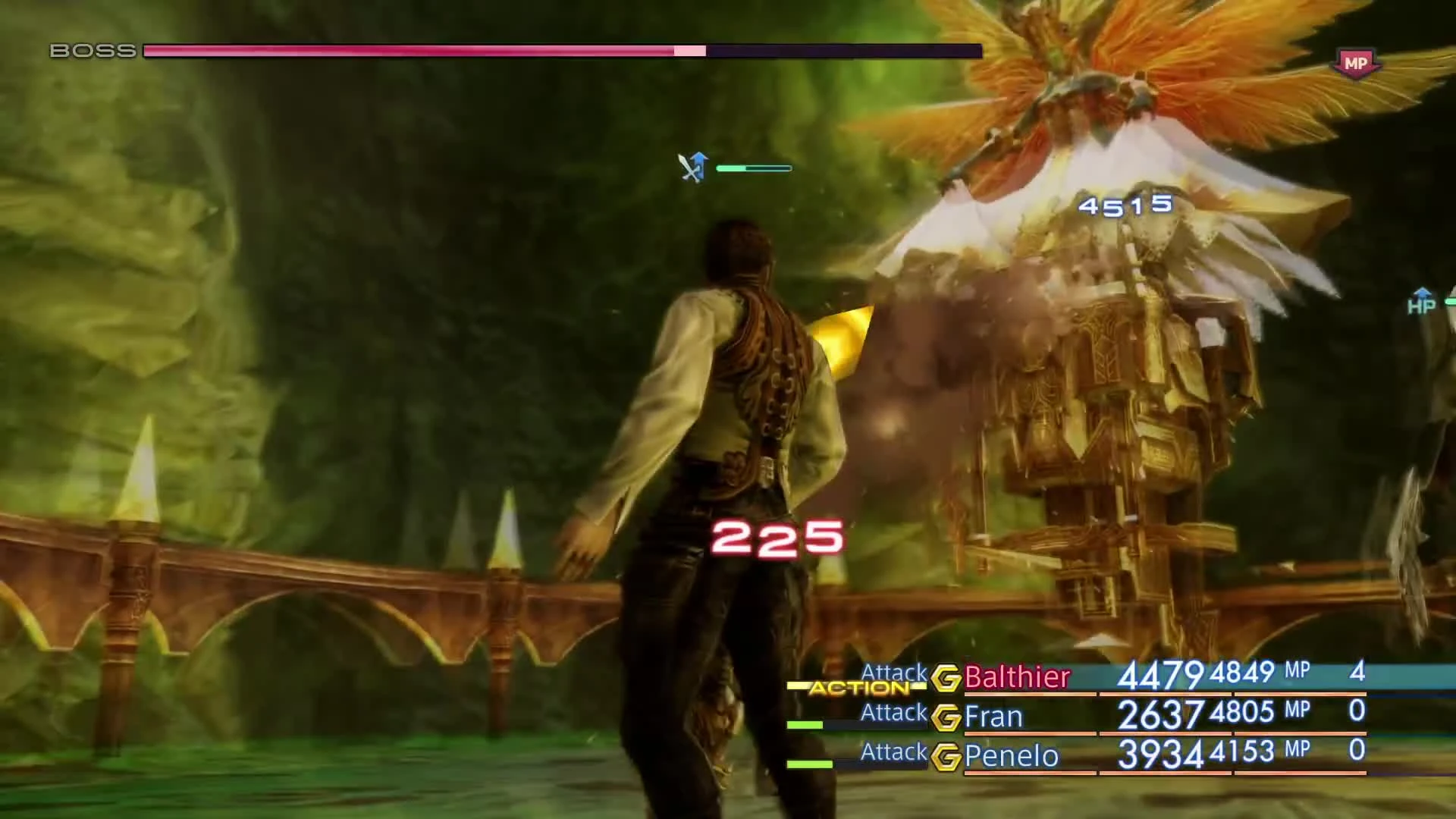Screen dimensions: 1456x819
Task: Toggle Fran's Attack command
Action: tap(893, 713)
